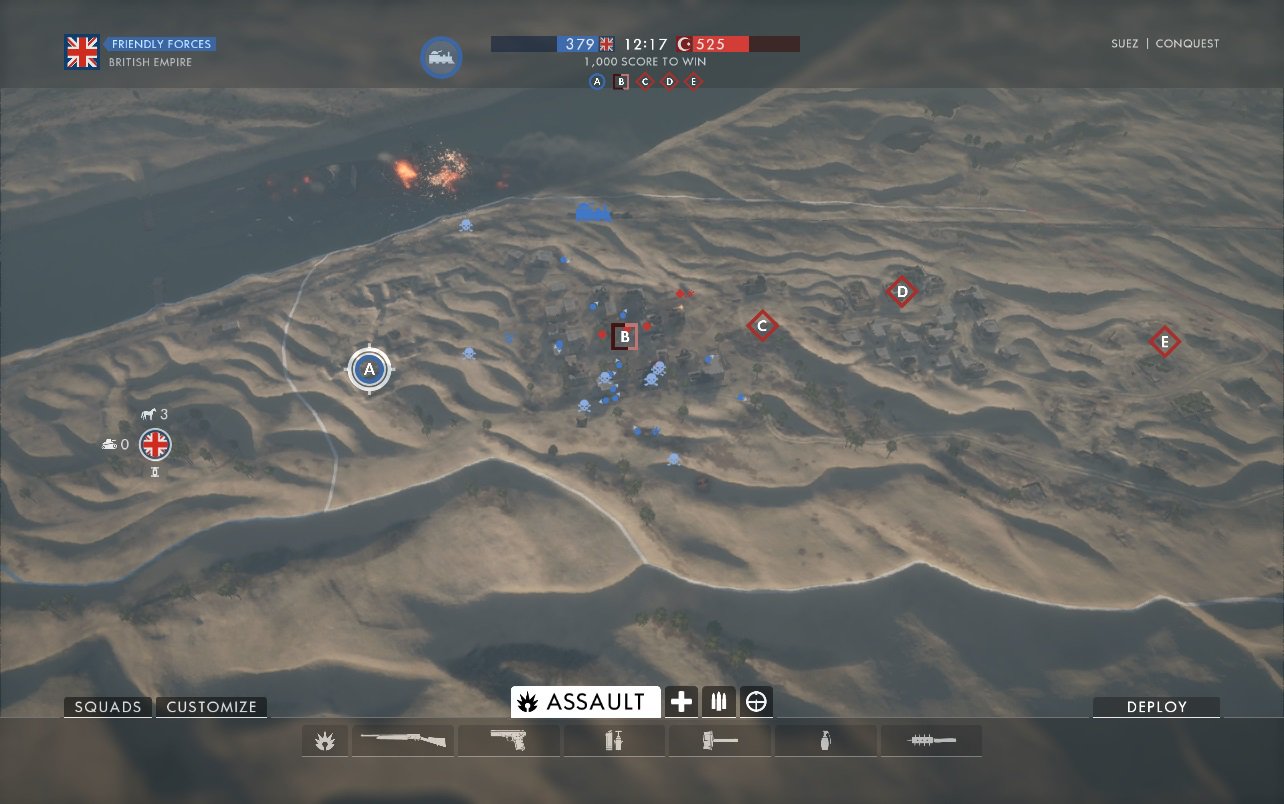
Task: Switch to the Support class bullets icon
Action: 718,702
